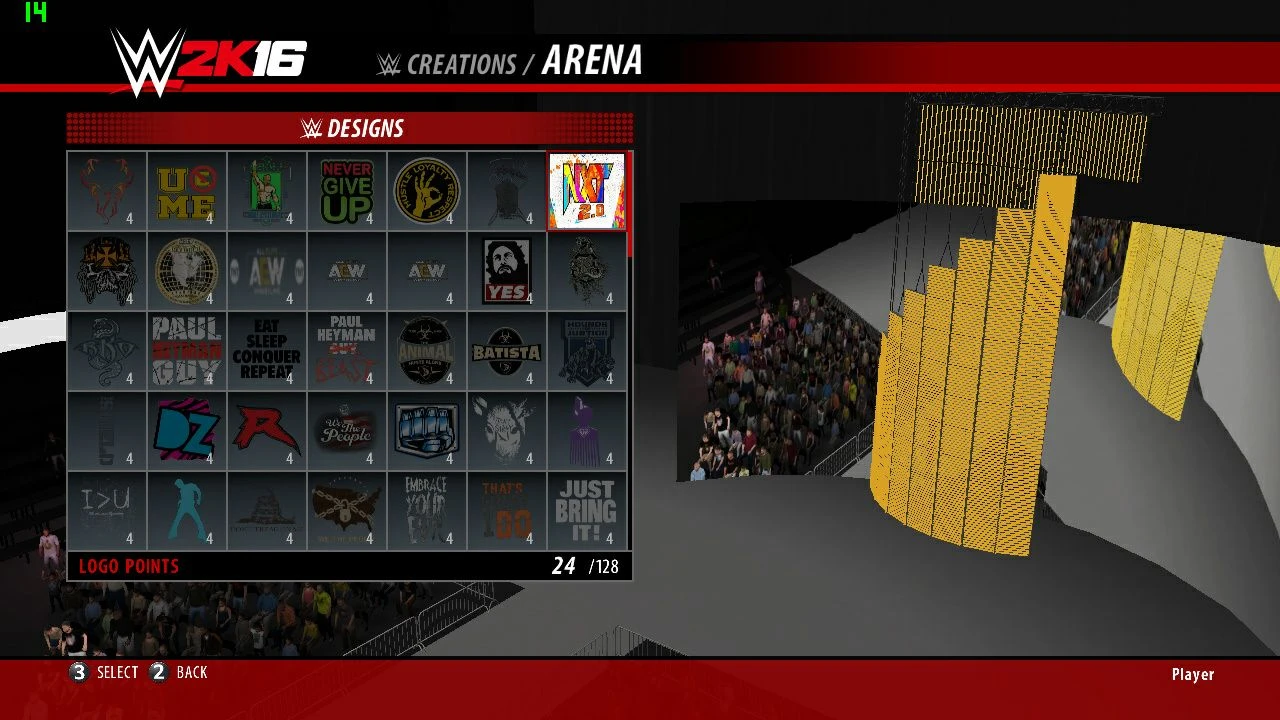Select the red graffiti "R" logo
This screenshot has width=1280, height=720.
tap(267, 432)
